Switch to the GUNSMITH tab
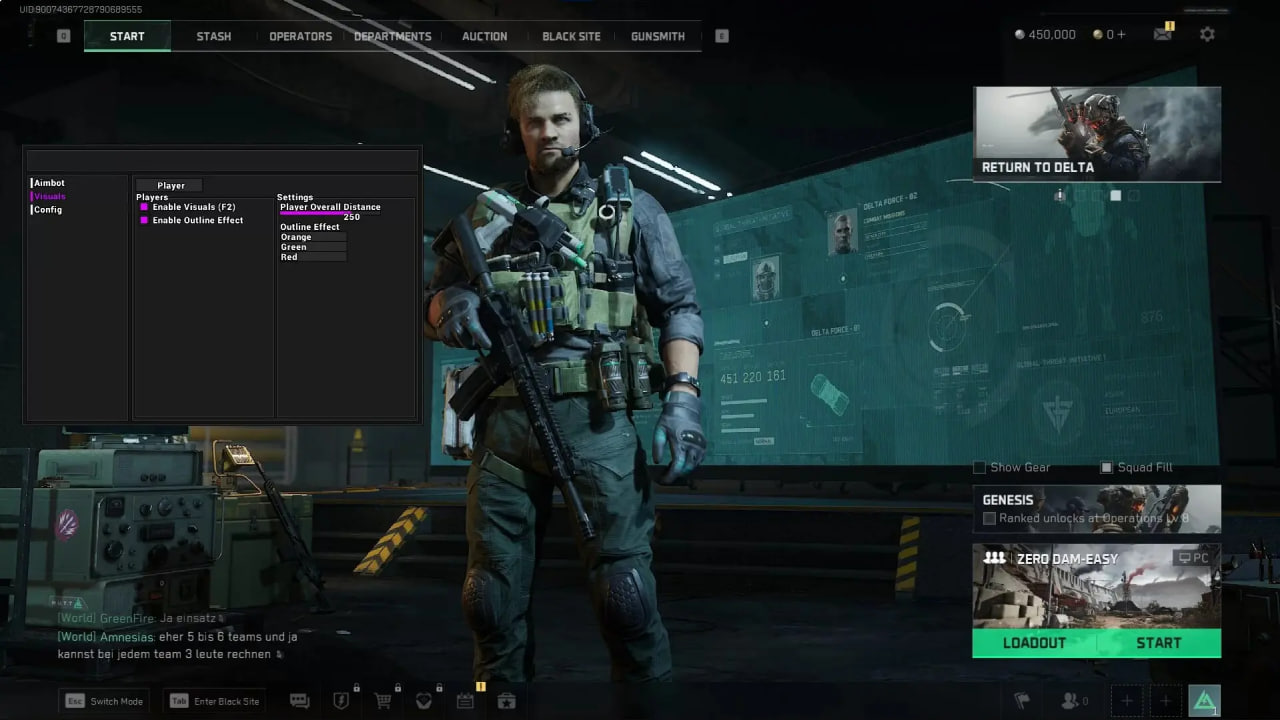The image size is (1280, 720). click(658, 36)
